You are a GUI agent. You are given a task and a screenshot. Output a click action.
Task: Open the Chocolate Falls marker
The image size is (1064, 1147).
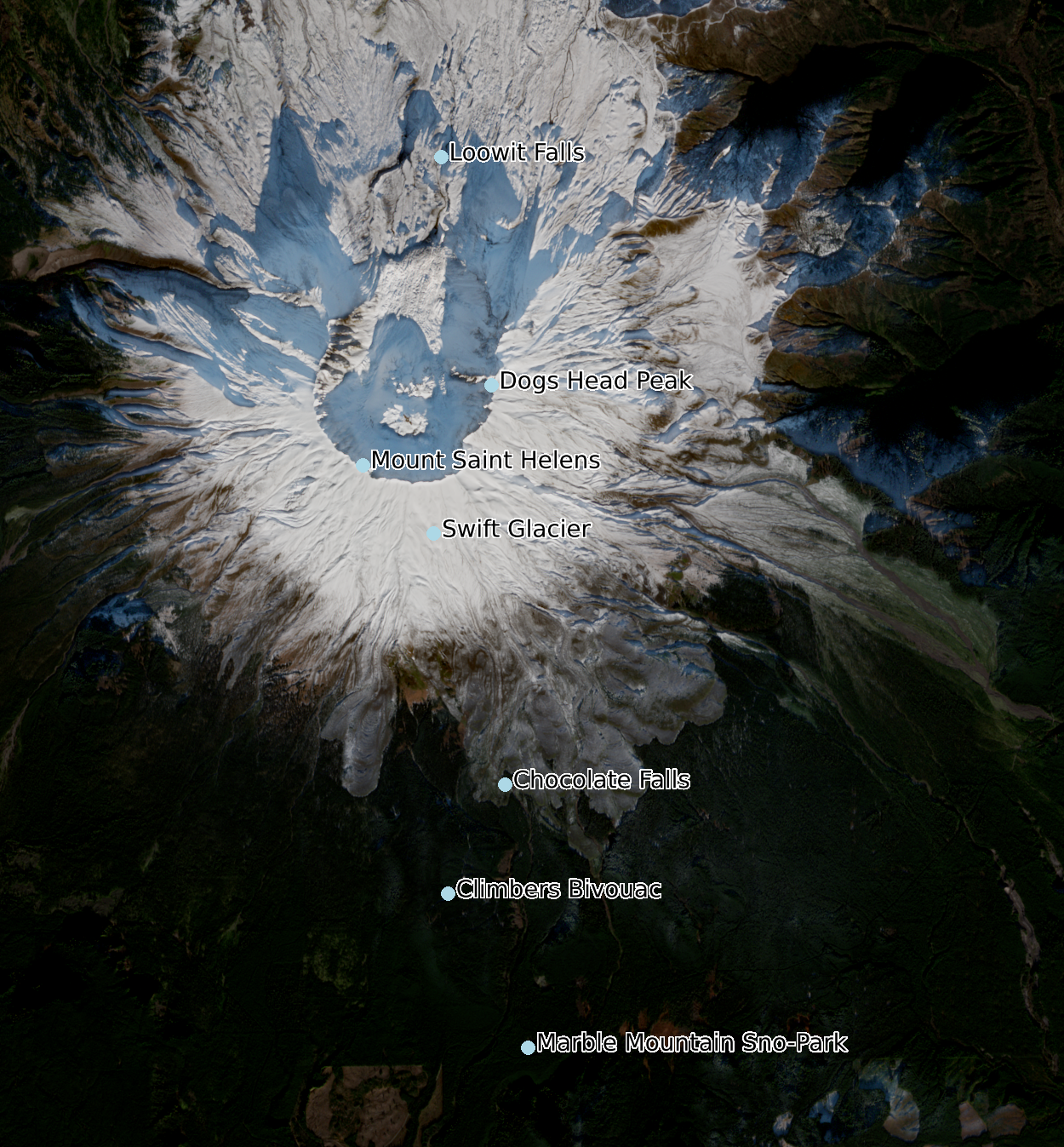(x=505, y=784)
